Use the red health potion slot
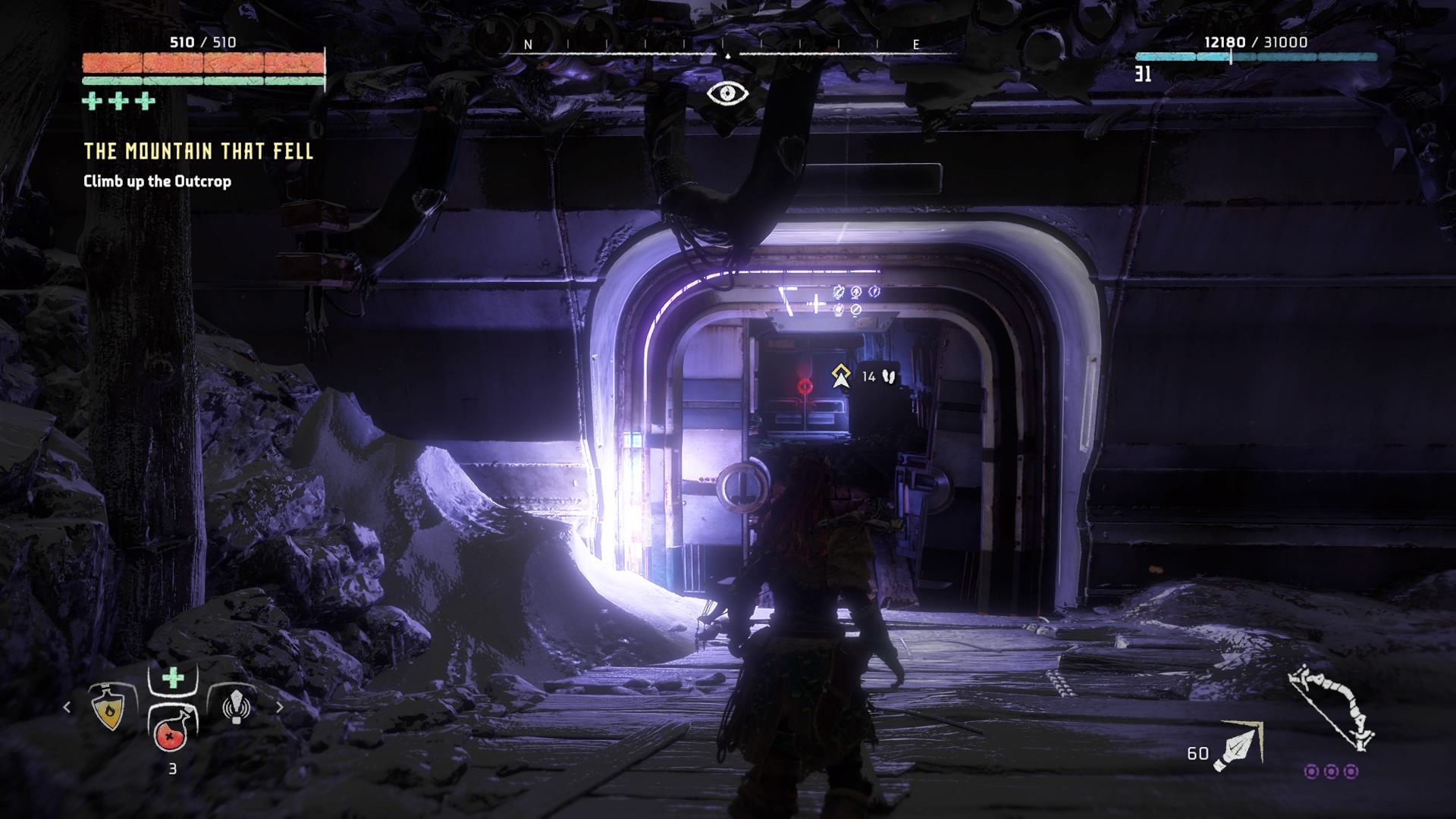 click(x=171, y=731)
